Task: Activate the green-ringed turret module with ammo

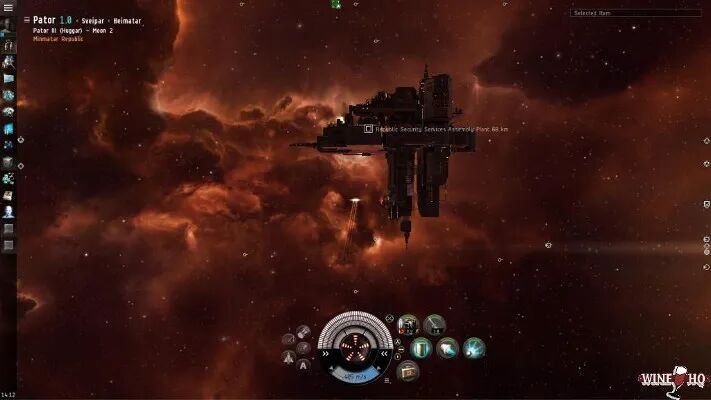Action: pos(408,325)
